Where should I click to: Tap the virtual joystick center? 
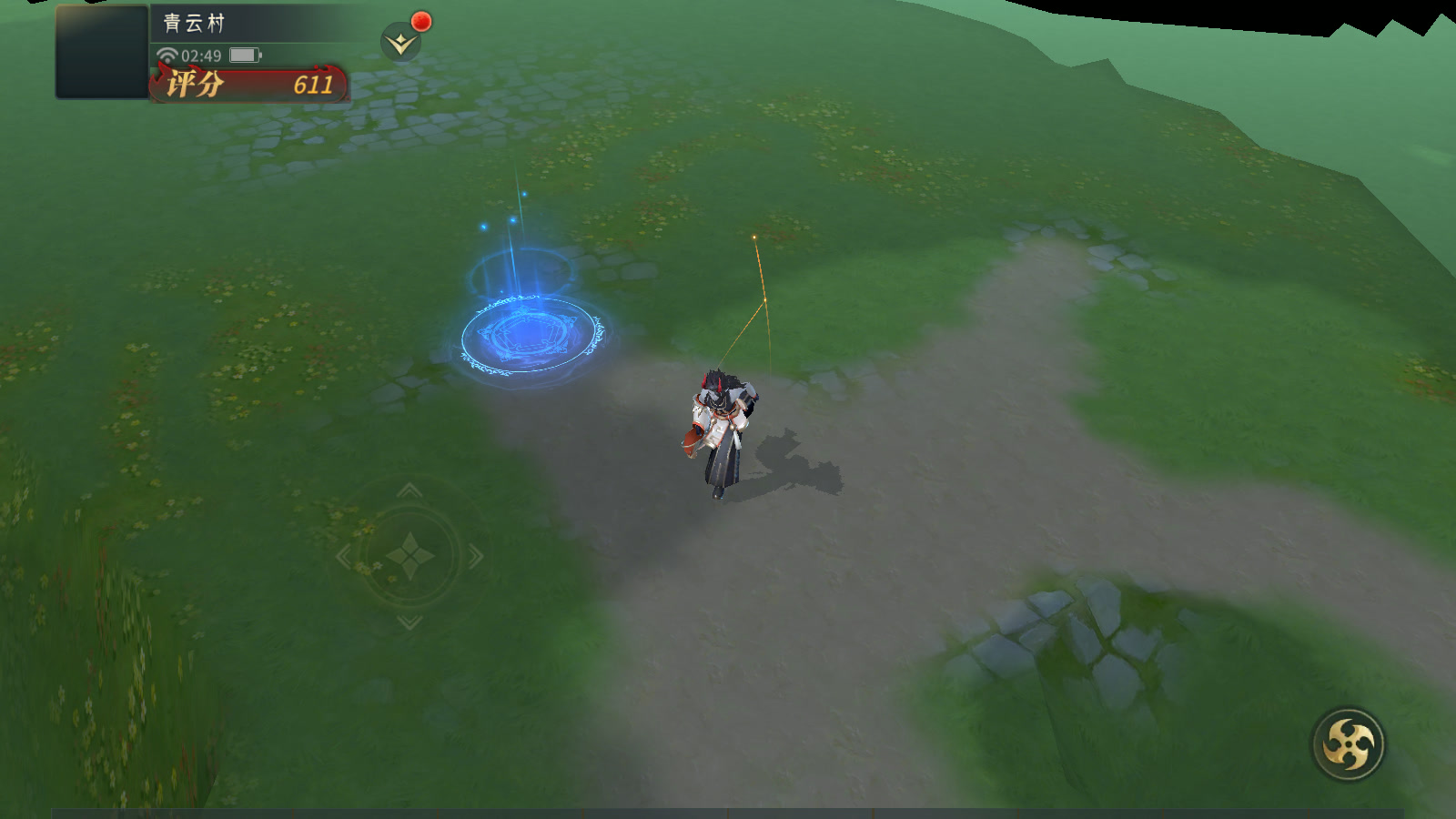pos(409,555)
